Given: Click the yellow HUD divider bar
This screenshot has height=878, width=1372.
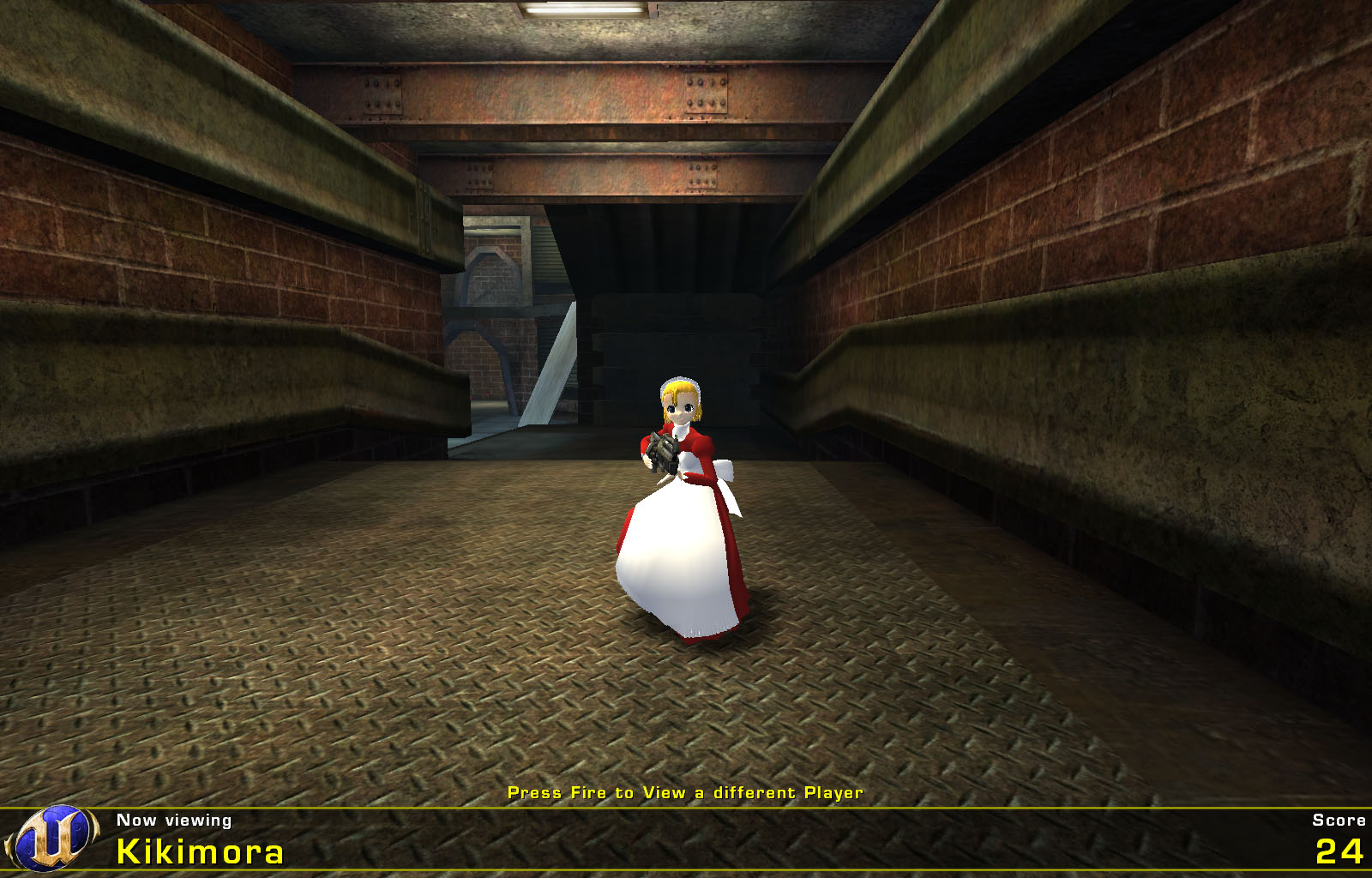Looking at the screenshot, I should [686, 810].
